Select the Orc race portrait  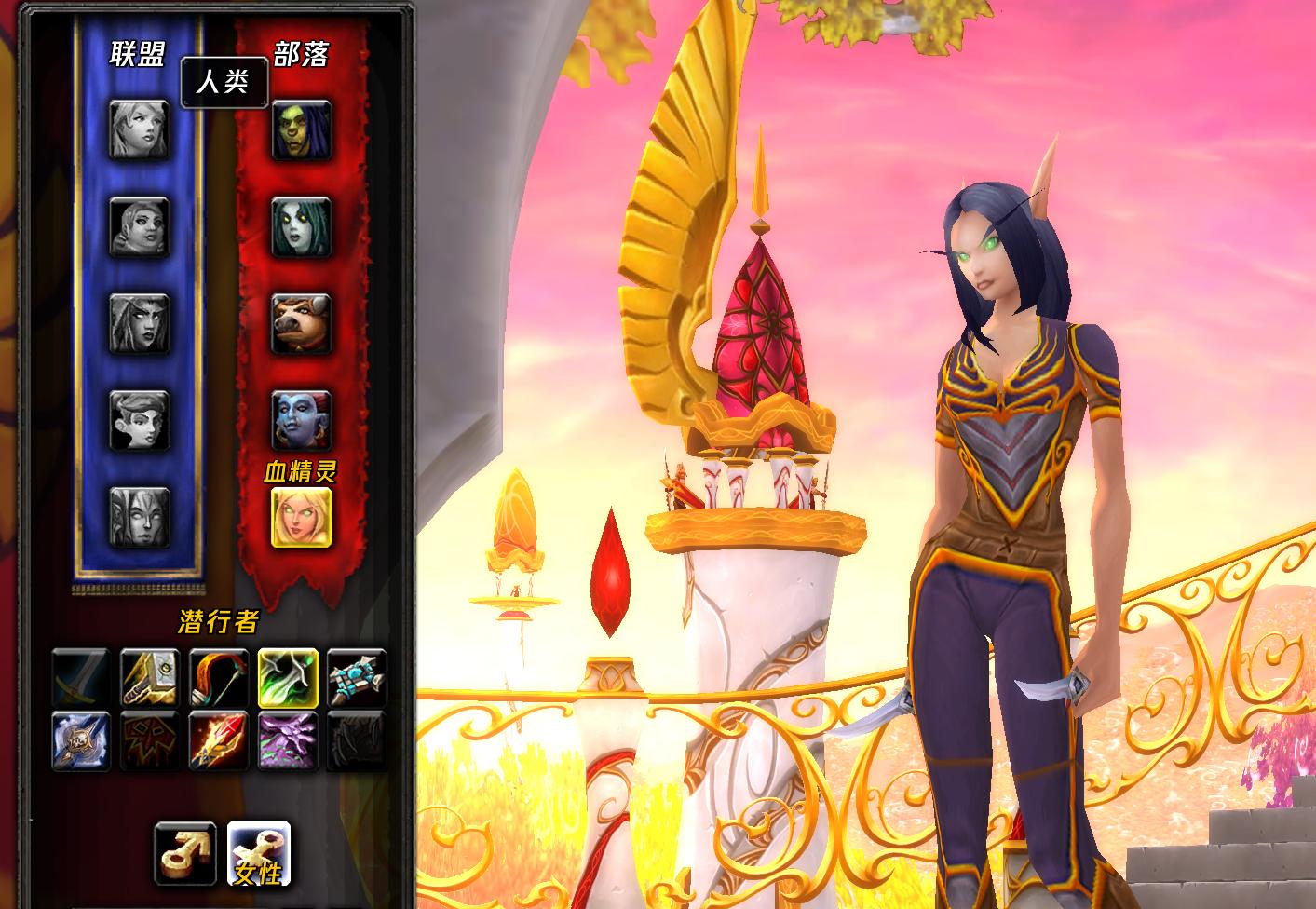point(302,129)
